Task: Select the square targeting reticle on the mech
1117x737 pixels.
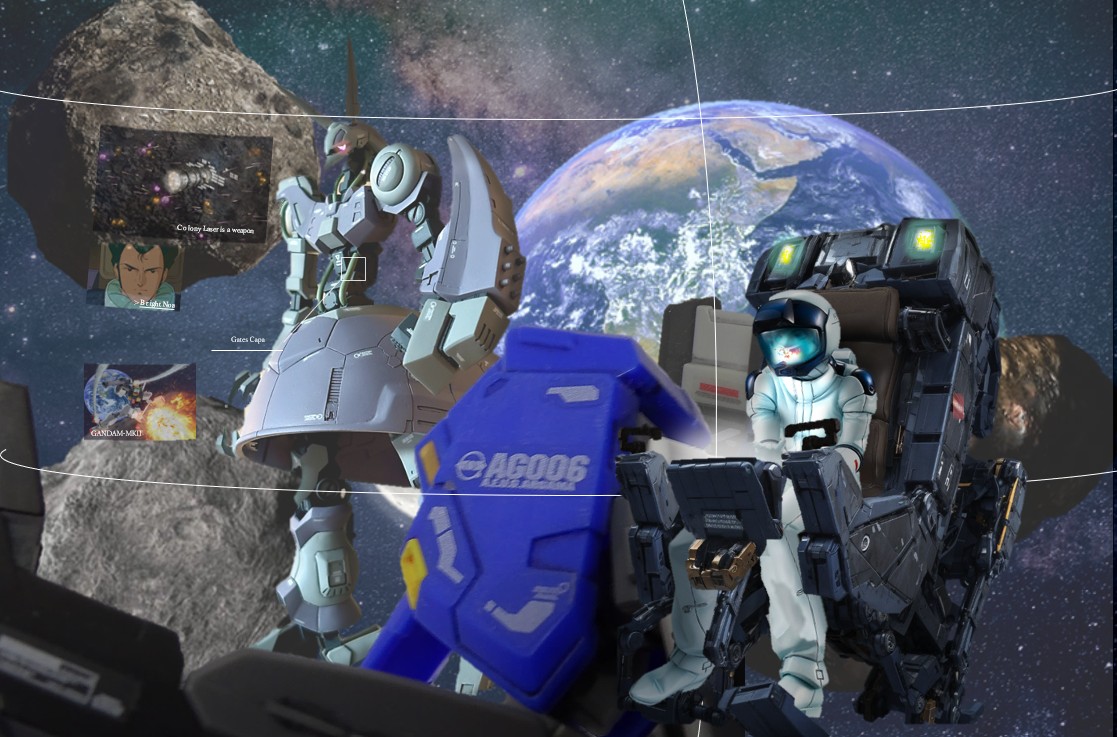Action: point(353,269)
